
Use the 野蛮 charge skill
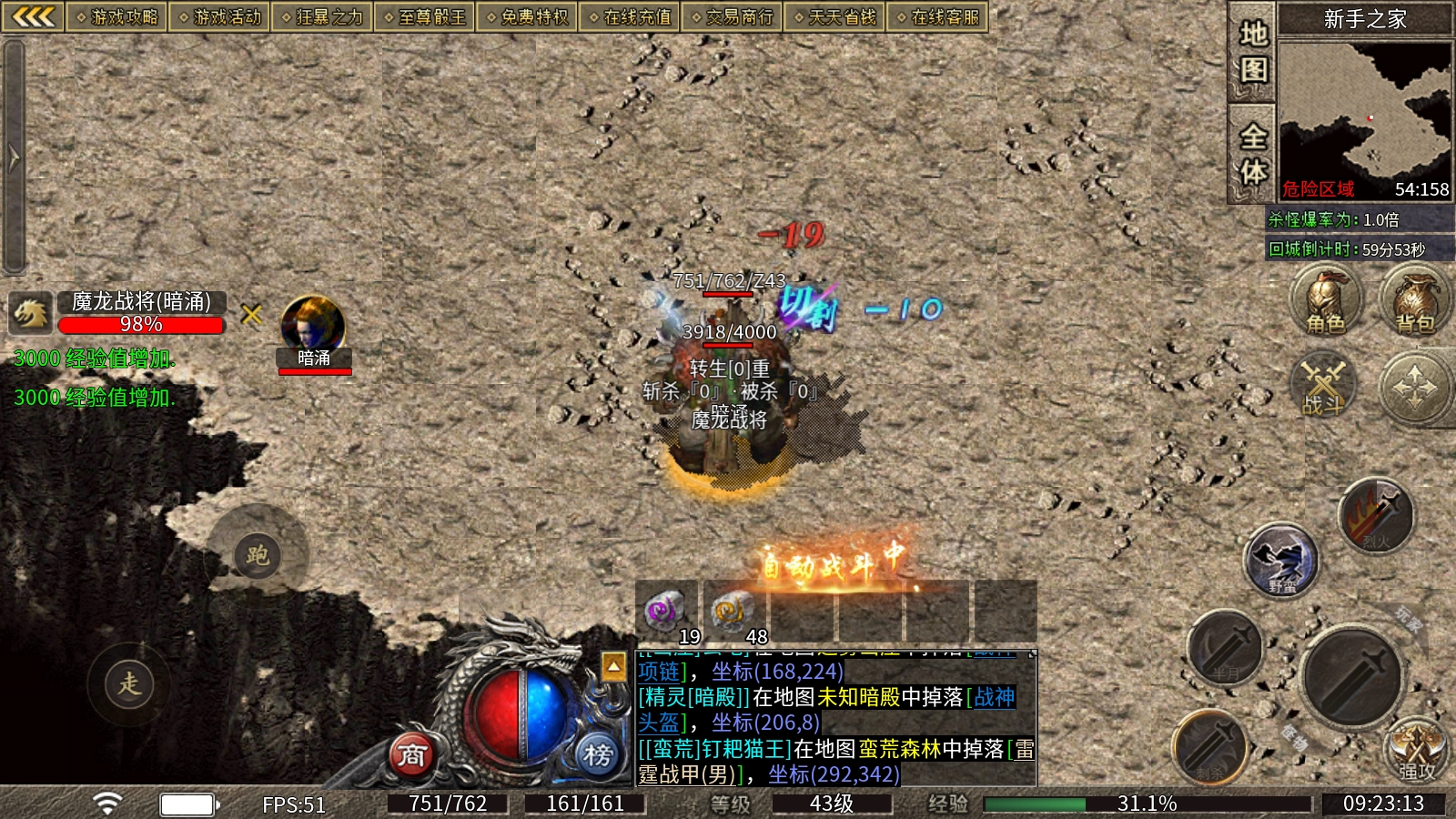coord(1281,561)
